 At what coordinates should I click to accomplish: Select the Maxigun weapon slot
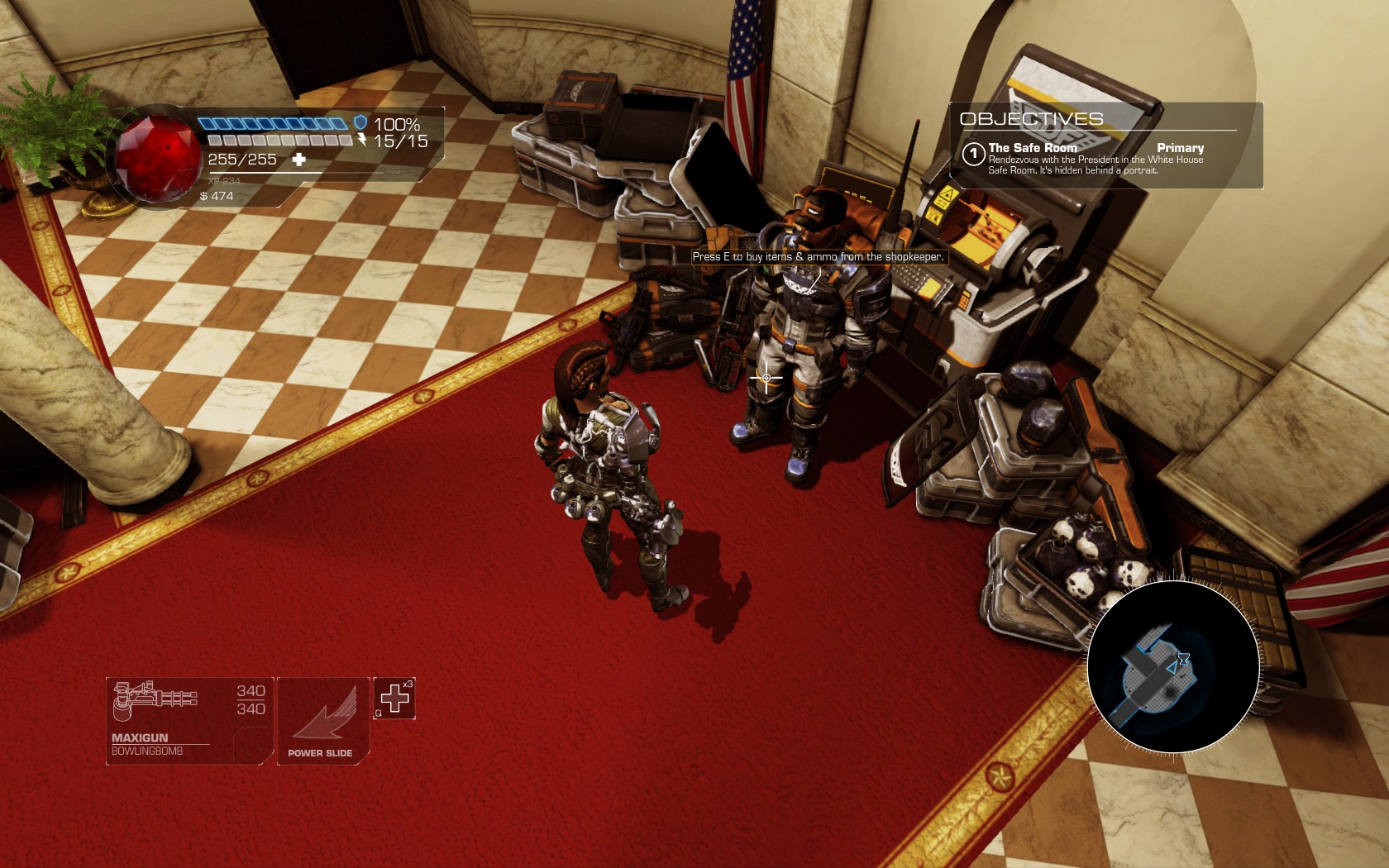[189, 721]
